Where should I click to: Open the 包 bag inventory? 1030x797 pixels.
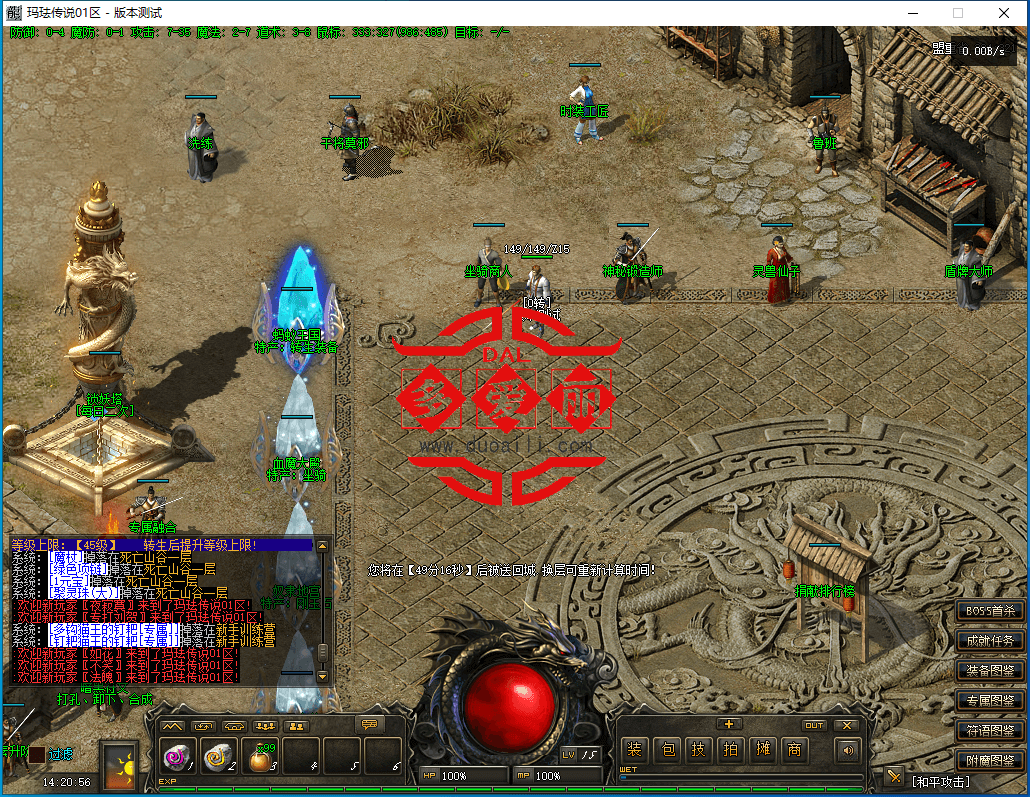coord(669,750)
